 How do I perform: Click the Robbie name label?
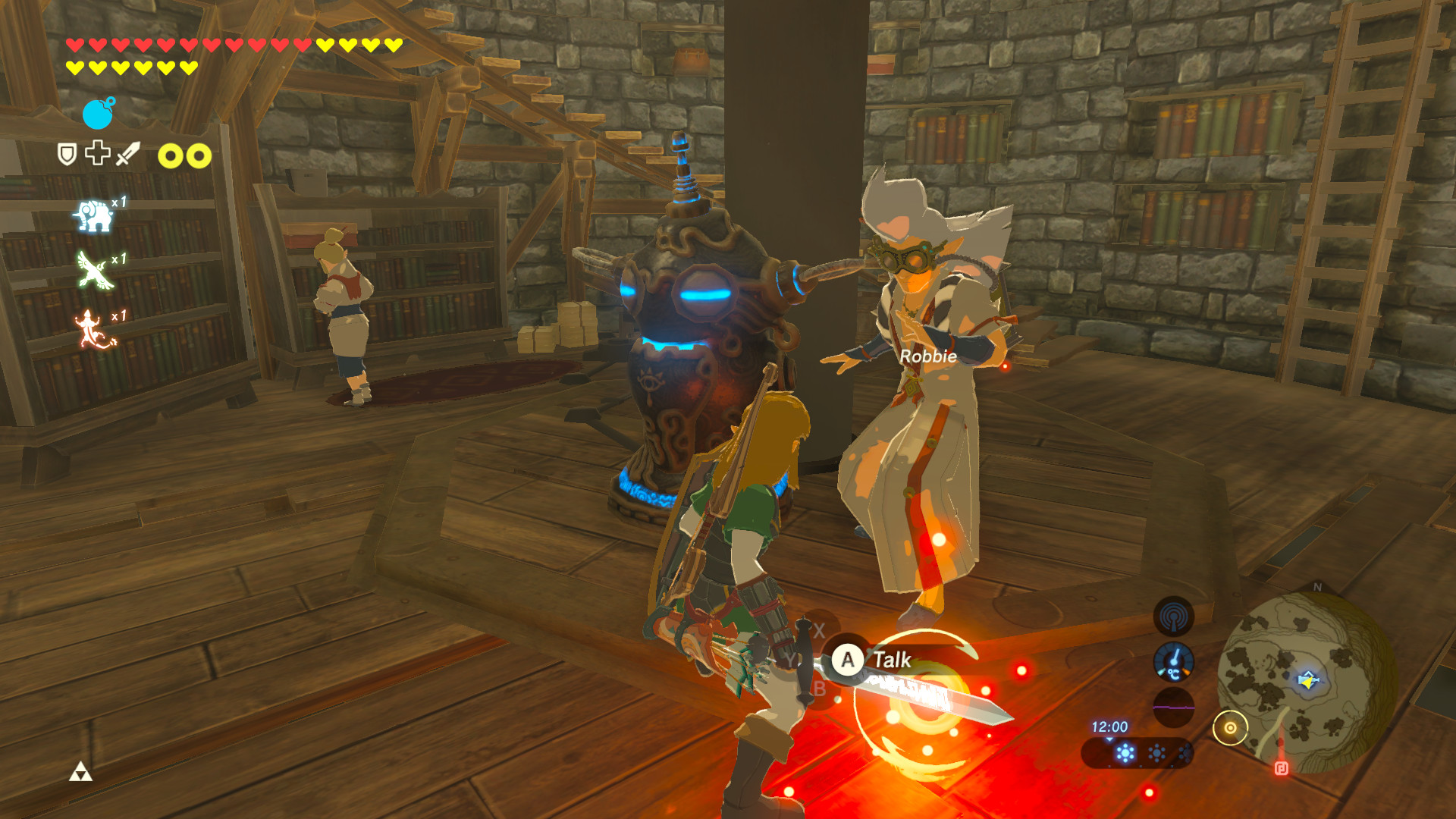[928, 356]
